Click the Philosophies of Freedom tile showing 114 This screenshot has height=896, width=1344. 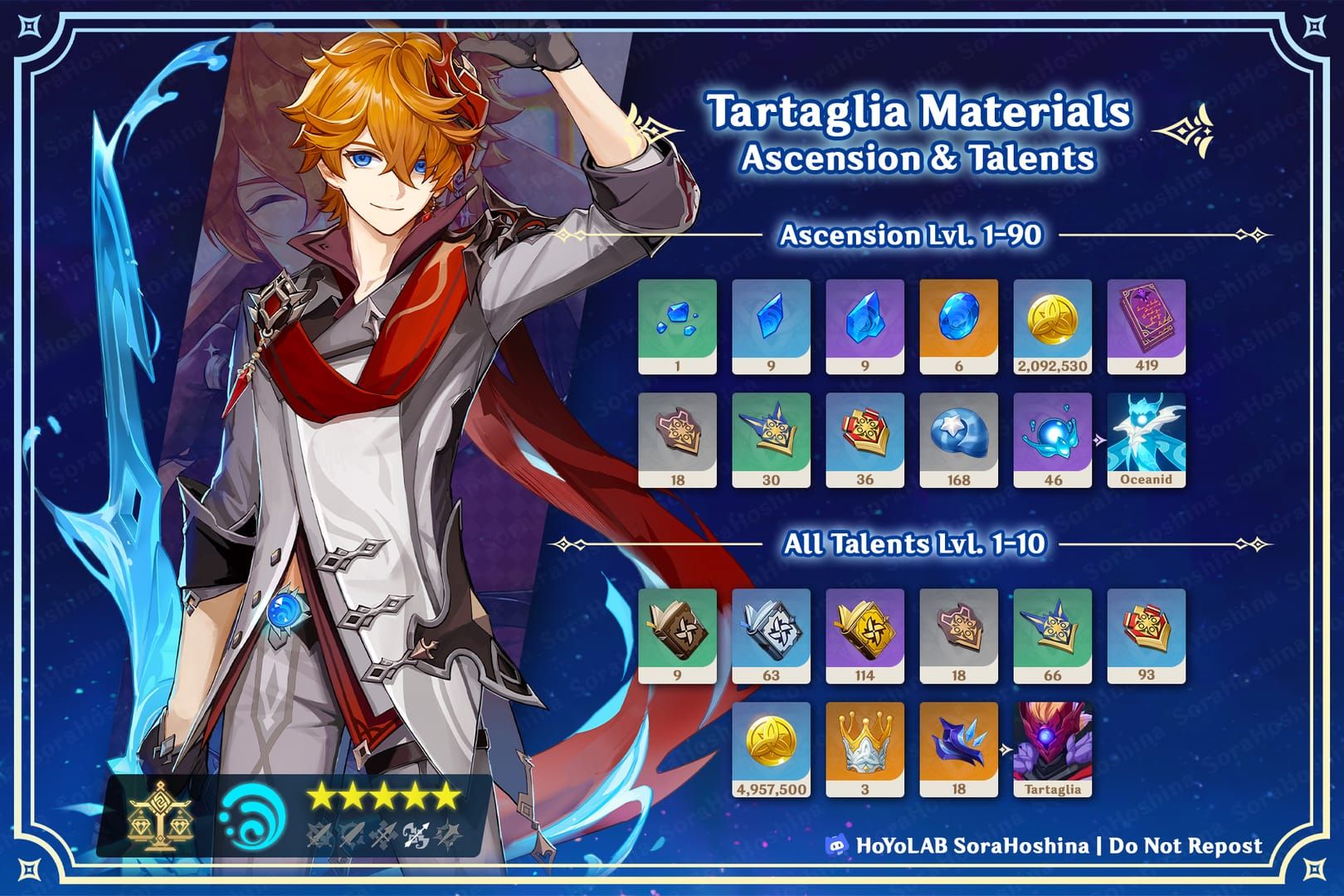pos(864,635)
